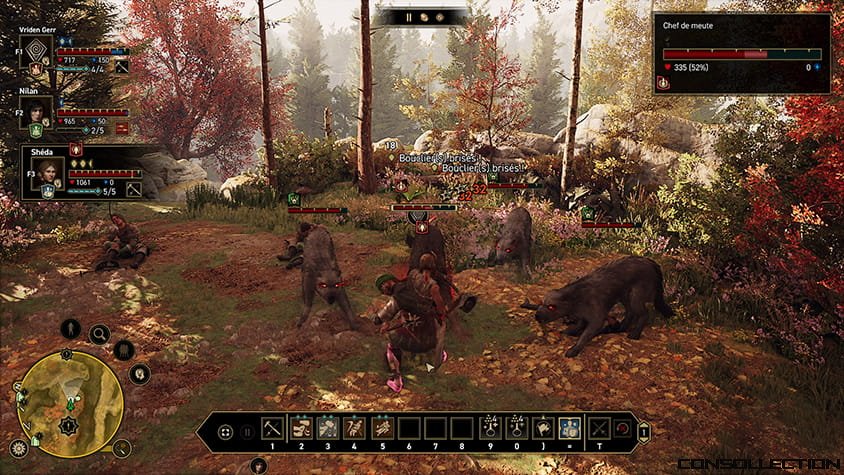Open the magnifying glass search button
Screen dimensions: 844x475
(99, 334)
